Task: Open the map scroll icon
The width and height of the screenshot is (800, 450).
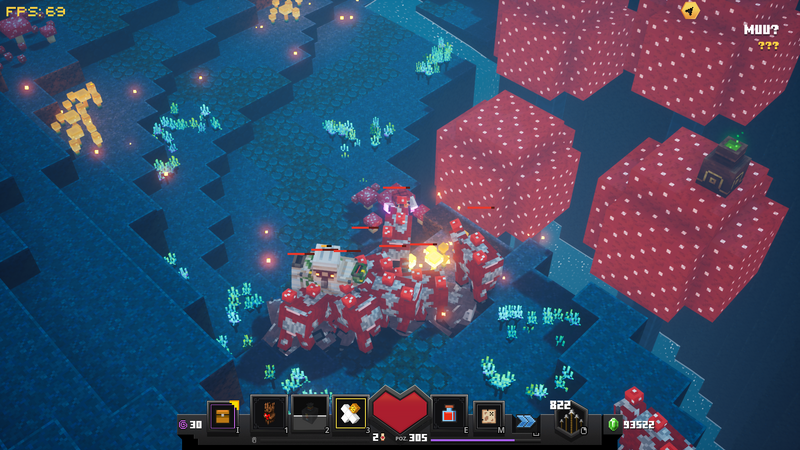Action: (x=489, y=413)
